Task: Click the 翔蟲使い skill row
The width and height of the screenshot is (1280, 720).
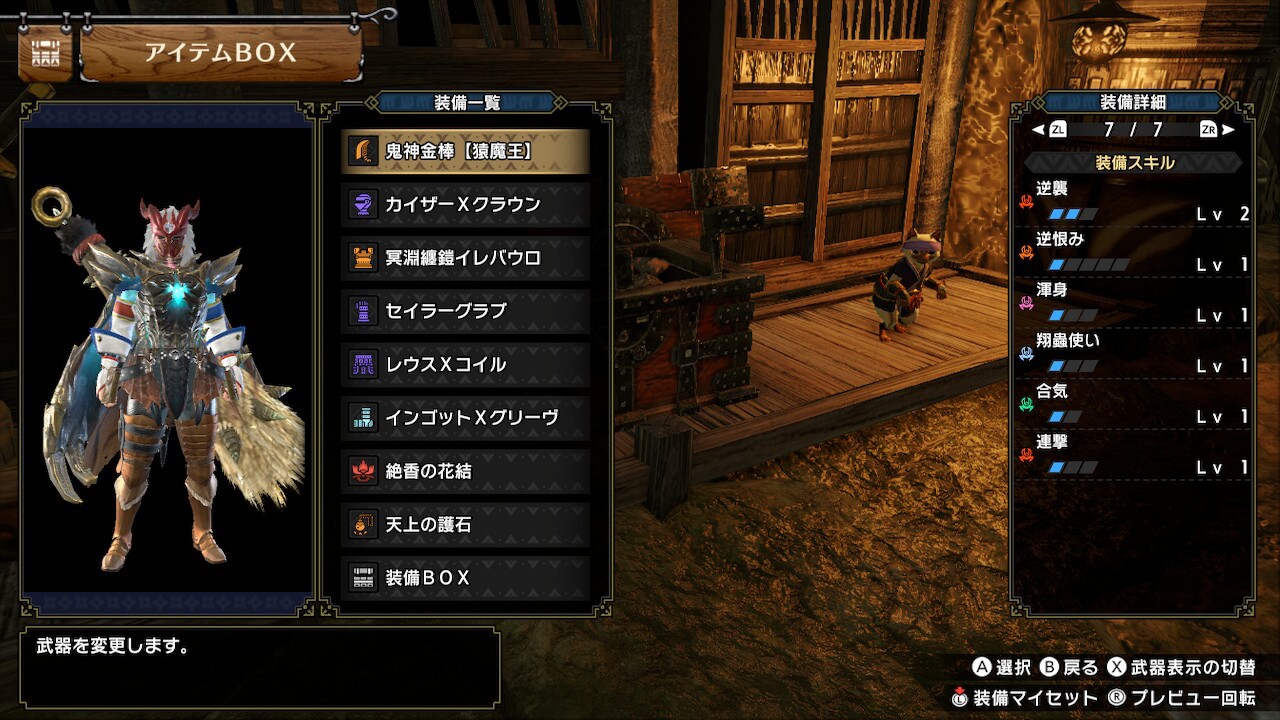Action: tap(1134, 353)
